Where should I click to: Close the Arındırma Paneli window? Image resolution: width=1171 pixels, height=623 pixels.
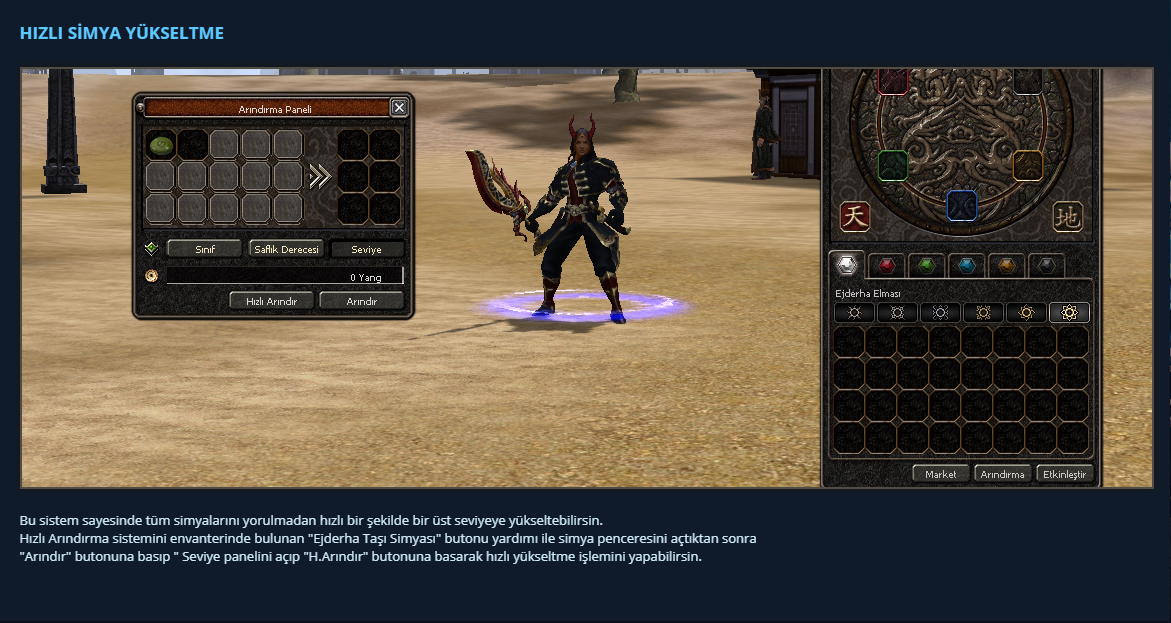[x=399, y=108]
